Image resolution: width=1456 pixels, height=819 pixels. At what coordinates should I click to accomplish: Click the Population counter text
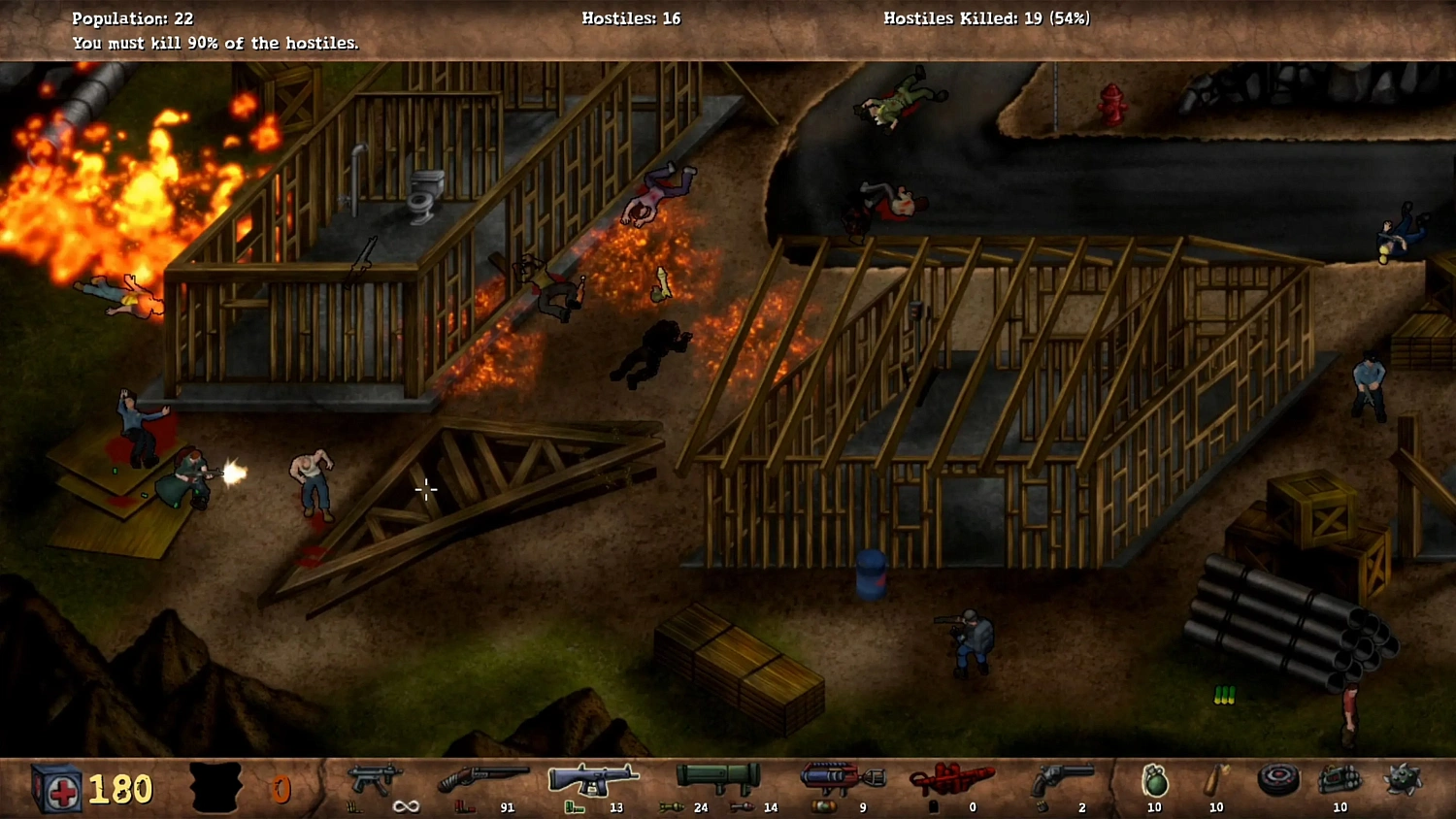click(129, 17)
